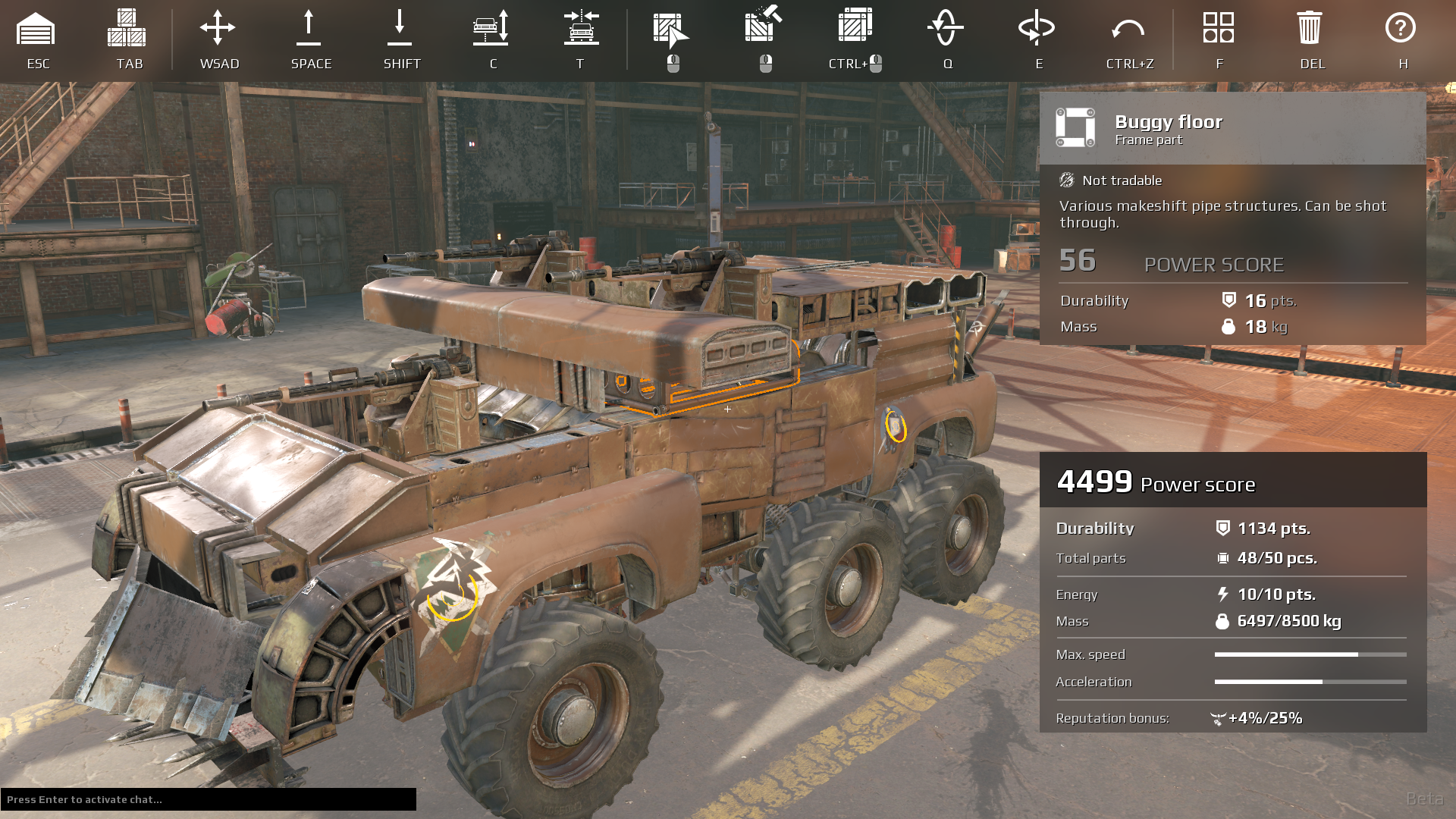Open help with the H question mark icon
The image size is (1456, 819).
tap(1401, 29)
